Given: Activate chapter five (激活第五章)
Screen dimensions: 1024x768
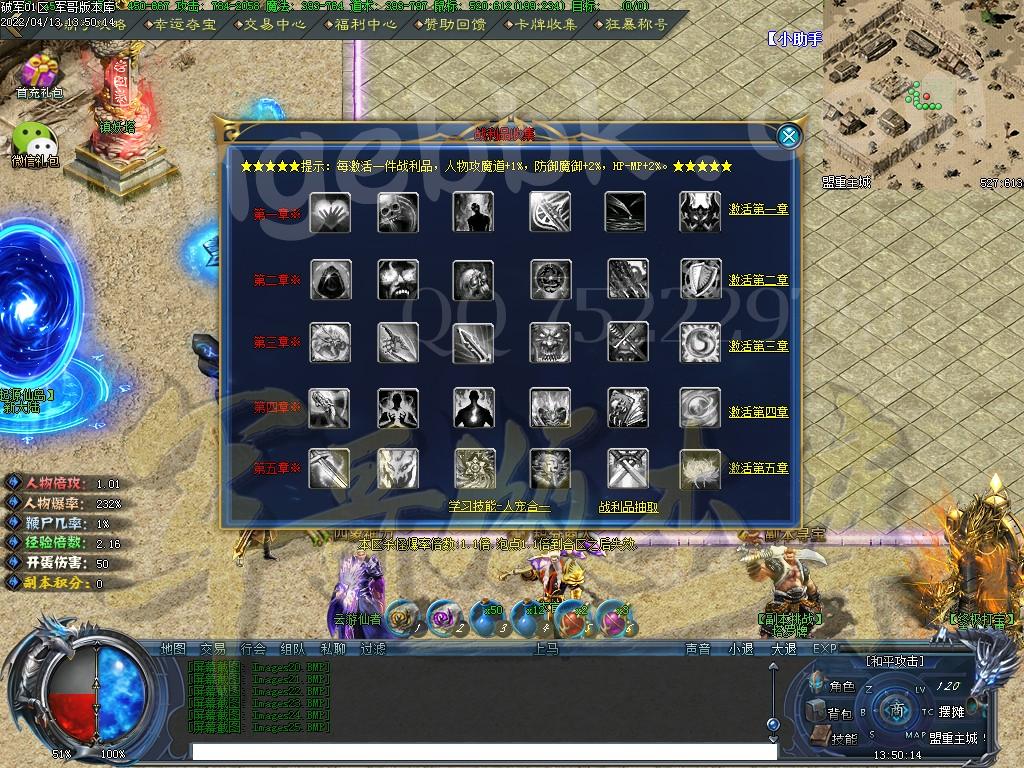Looking at the screenshot, I should [x=758, y=468].
